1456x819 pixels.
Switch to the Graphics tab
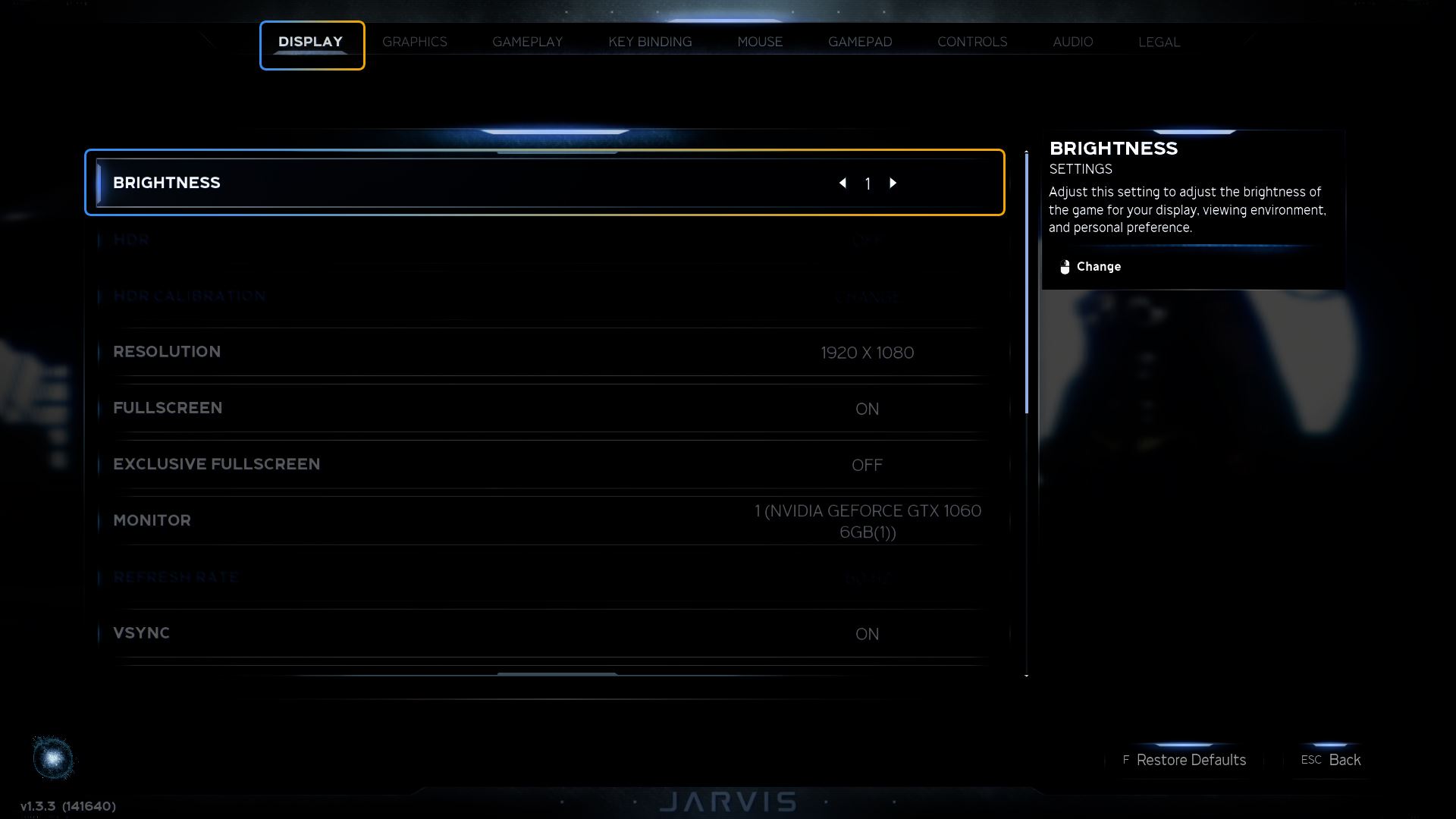point(414,42)
